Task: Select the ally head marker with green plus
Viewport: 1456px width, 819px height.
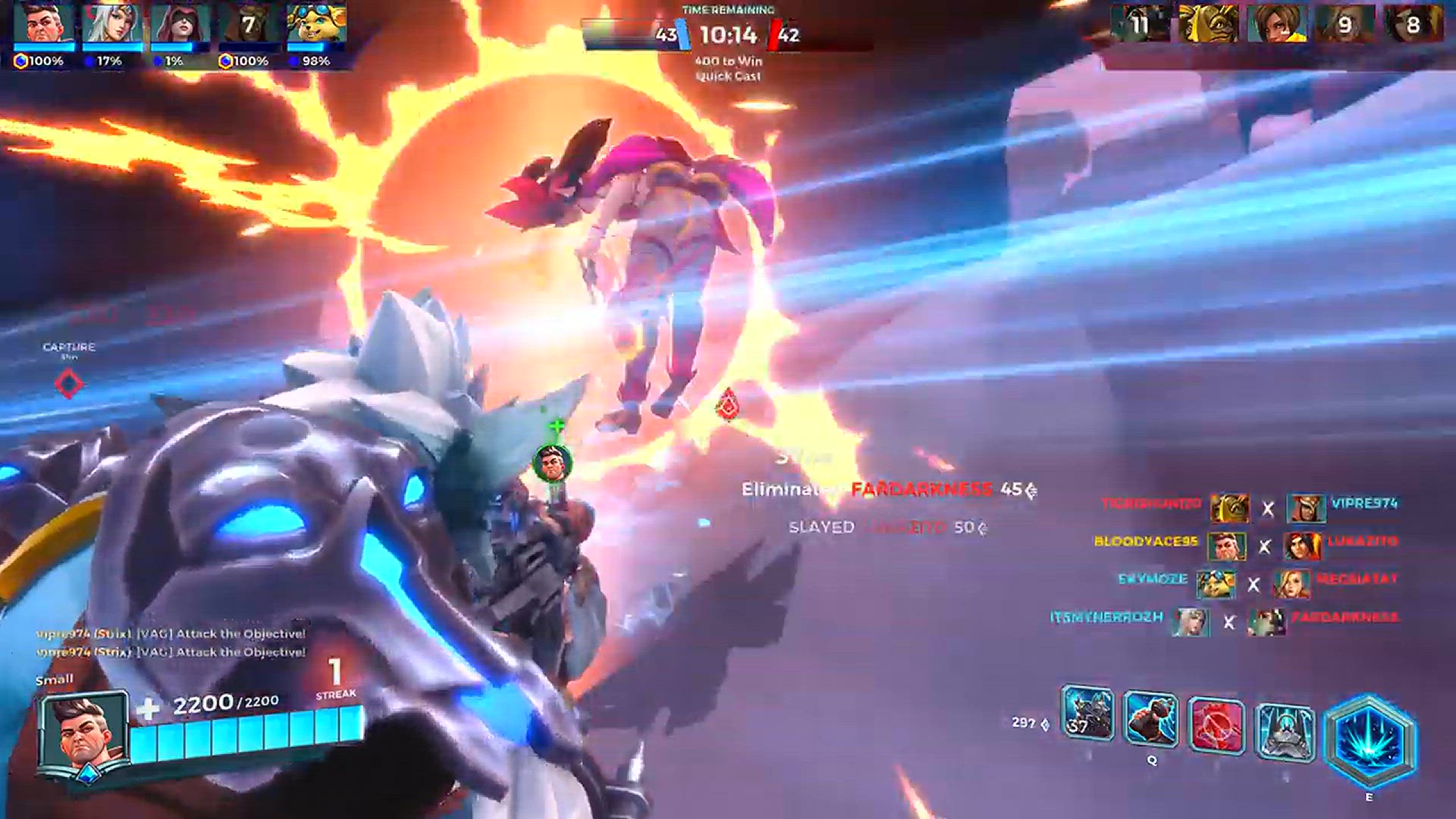Action: pos(552,461)
